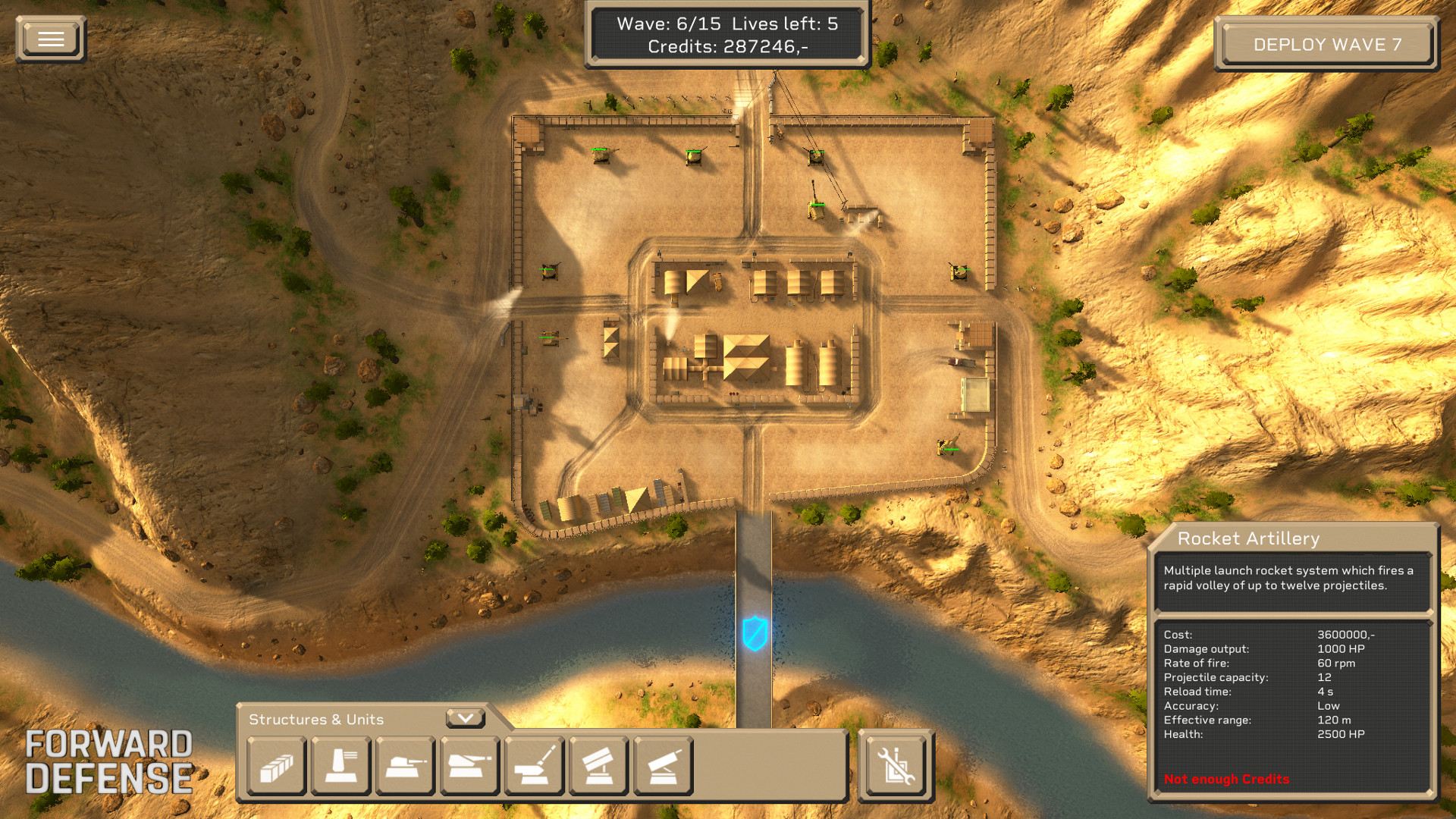Open the hamburger menu top left
Screen dimensions: 1456x819
tap(50, 38)
